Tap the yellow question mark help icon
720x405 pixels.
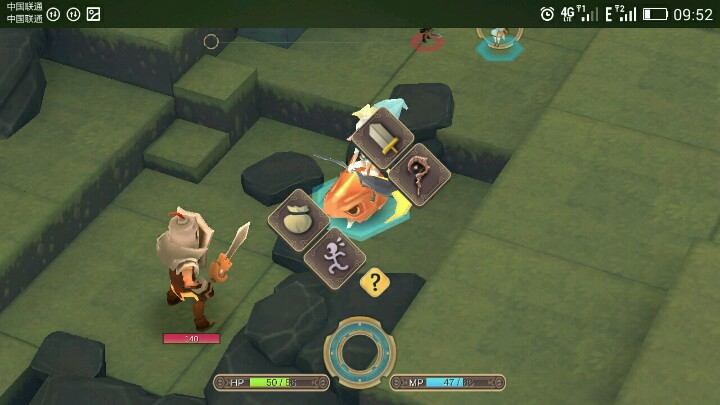tap(375, 282)
